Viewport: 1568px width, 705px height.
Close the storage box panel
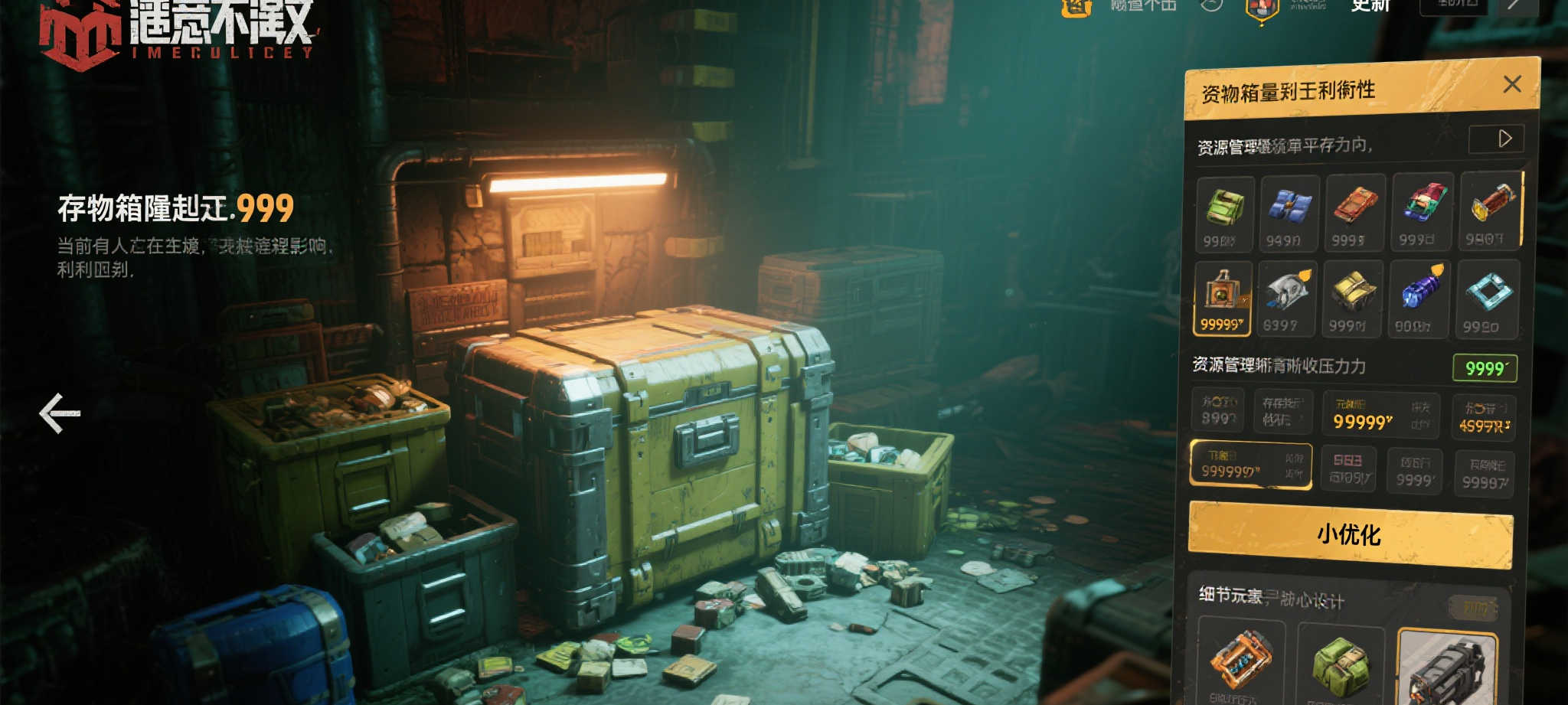point(1511,84)
